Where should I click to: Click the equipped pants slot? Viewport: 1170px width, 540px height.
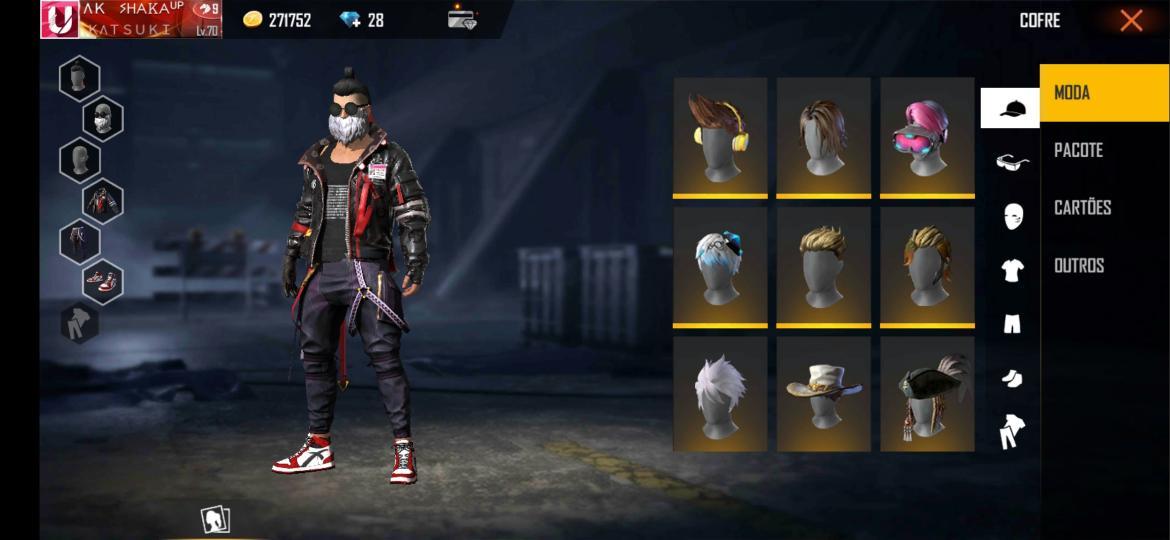click(79, 241)
